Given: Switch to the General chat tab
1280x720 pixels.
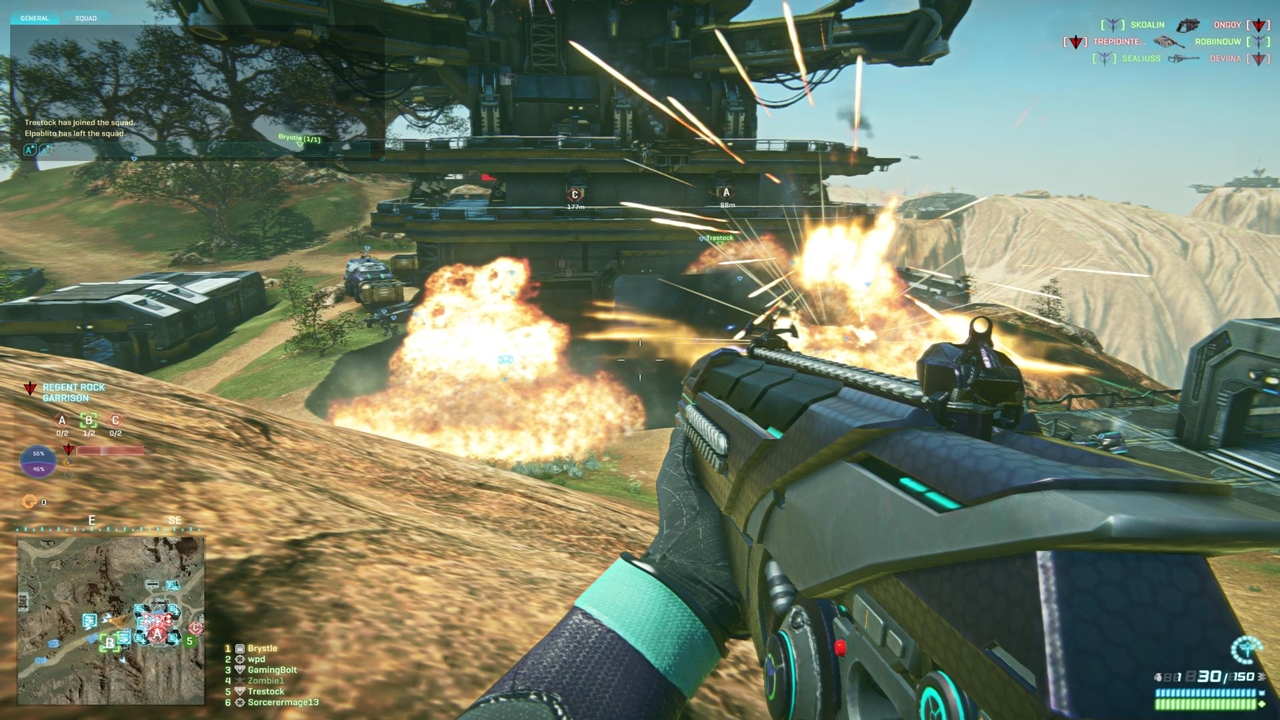Looking at the screenshot, I should pyautogui.click(x=35, y=18).
